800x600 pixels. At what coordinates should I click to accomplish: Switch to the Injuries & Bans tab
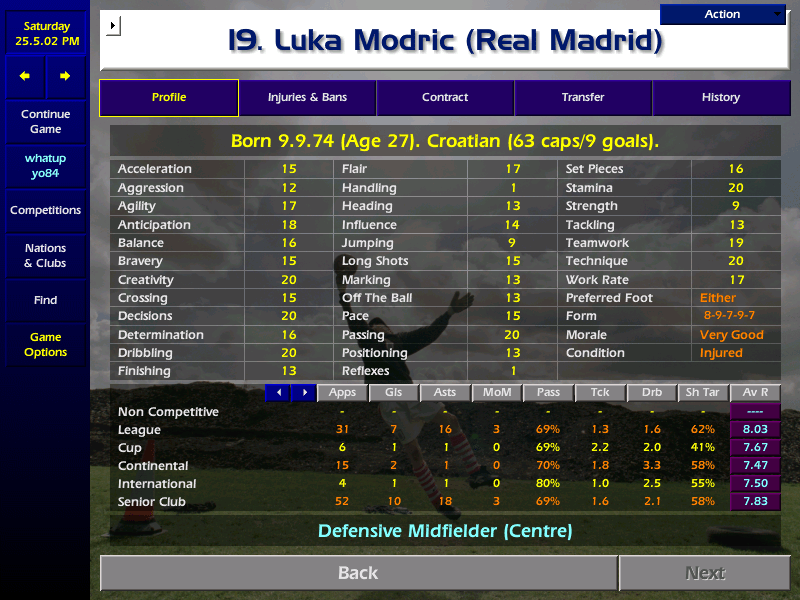[307, 97]
